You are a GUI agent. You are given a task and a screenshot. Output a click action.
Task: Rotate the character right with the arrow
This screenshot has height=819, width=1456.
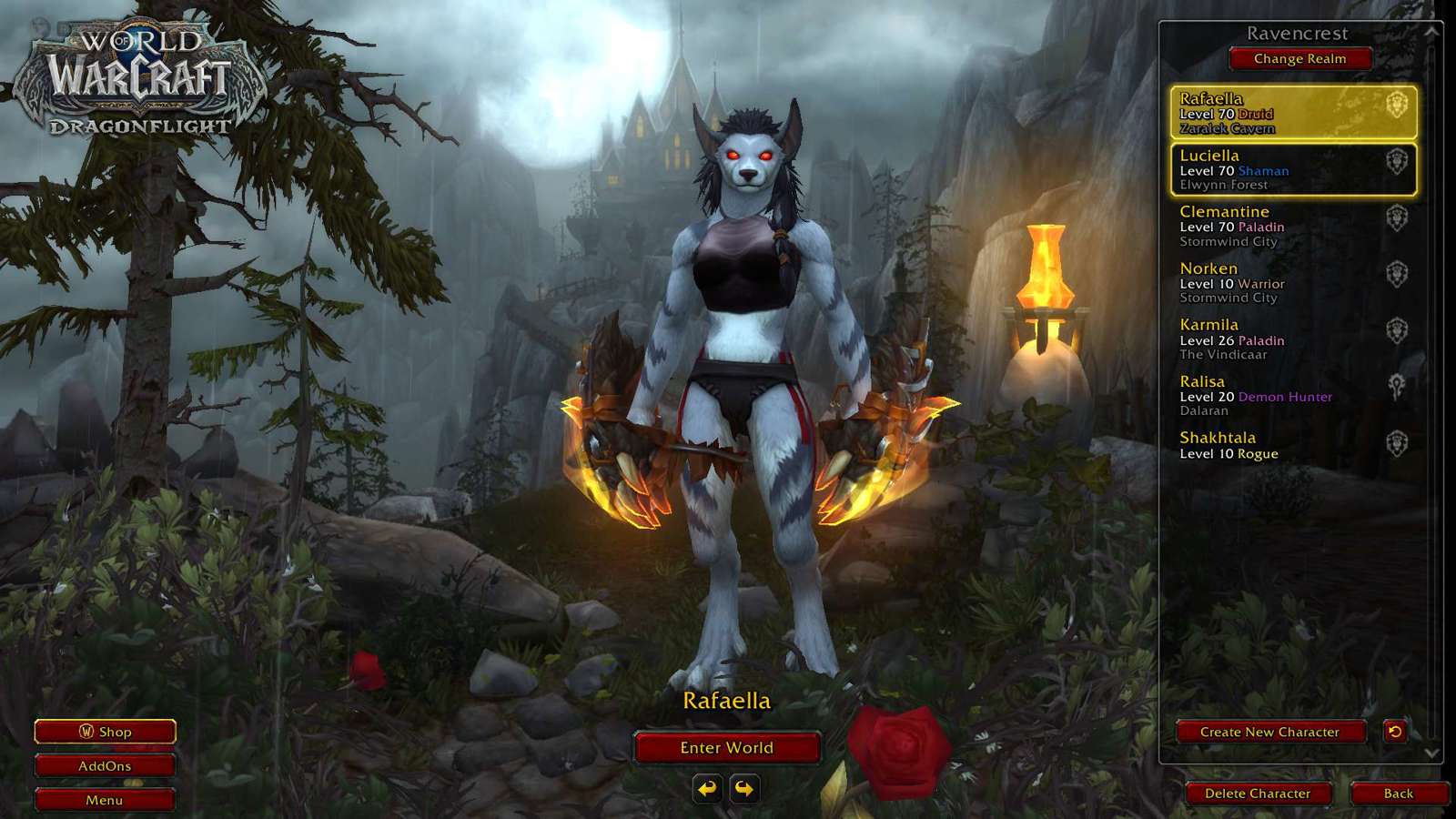[x=744, y=788]
